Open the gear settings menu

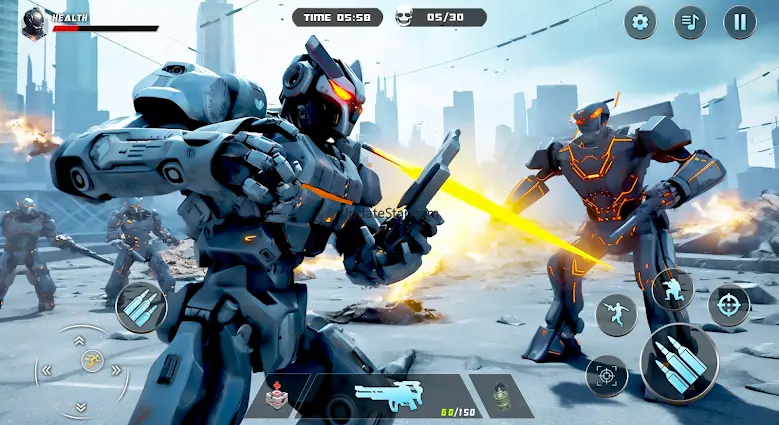(640, 22)
